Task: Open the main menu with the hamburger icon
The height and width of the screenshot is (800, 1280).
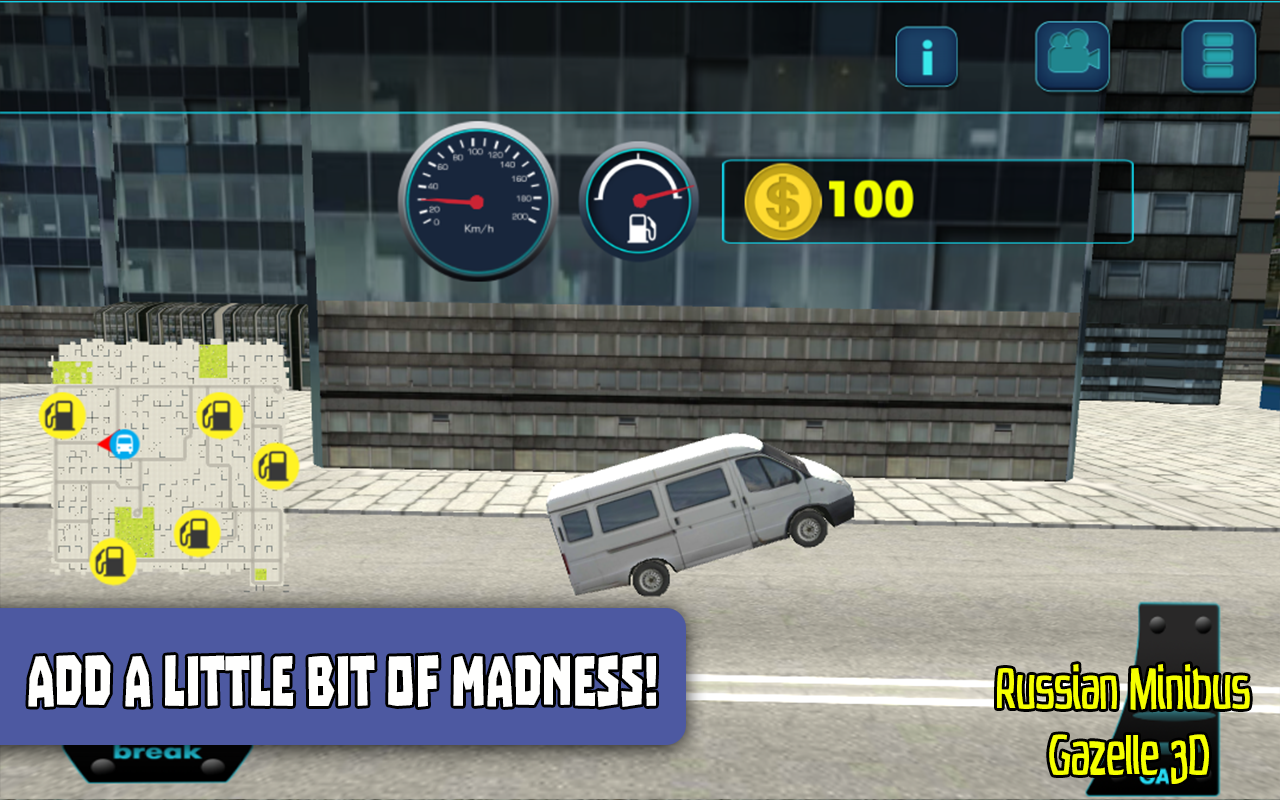Action: point(1216,56)
